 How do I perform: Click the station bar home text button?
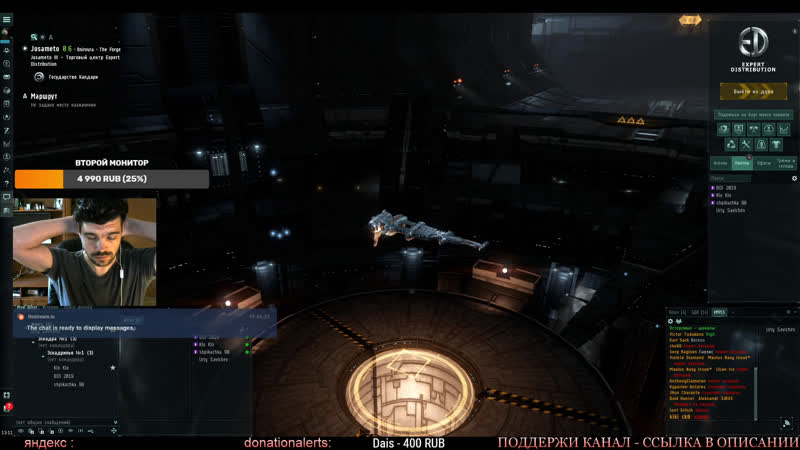click(x=753, y=114)
